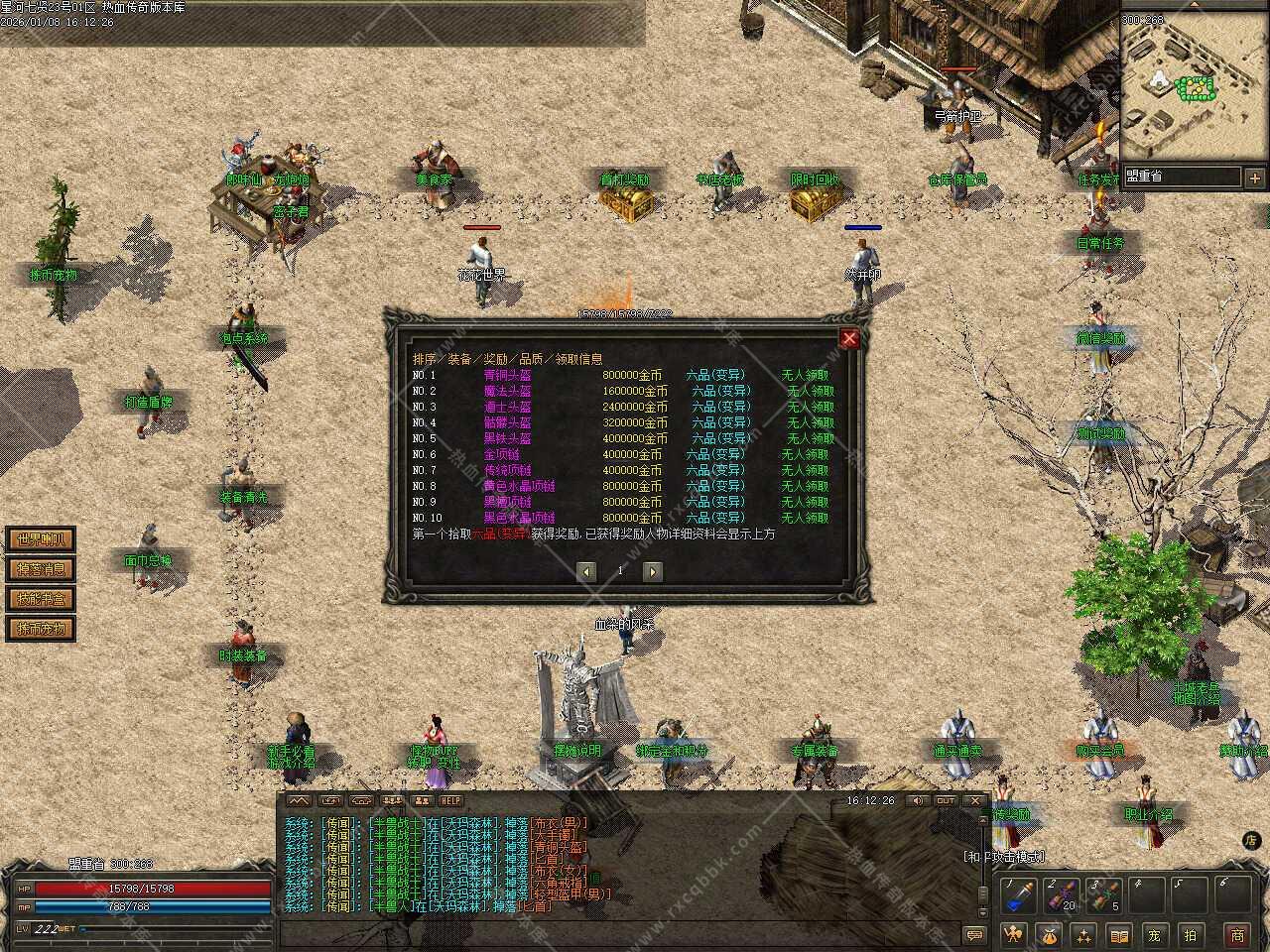Select the blue potion in hotbar slot 1
Screen dimensions: 1270x952
pyautogui.click(x=1018, y=895)
